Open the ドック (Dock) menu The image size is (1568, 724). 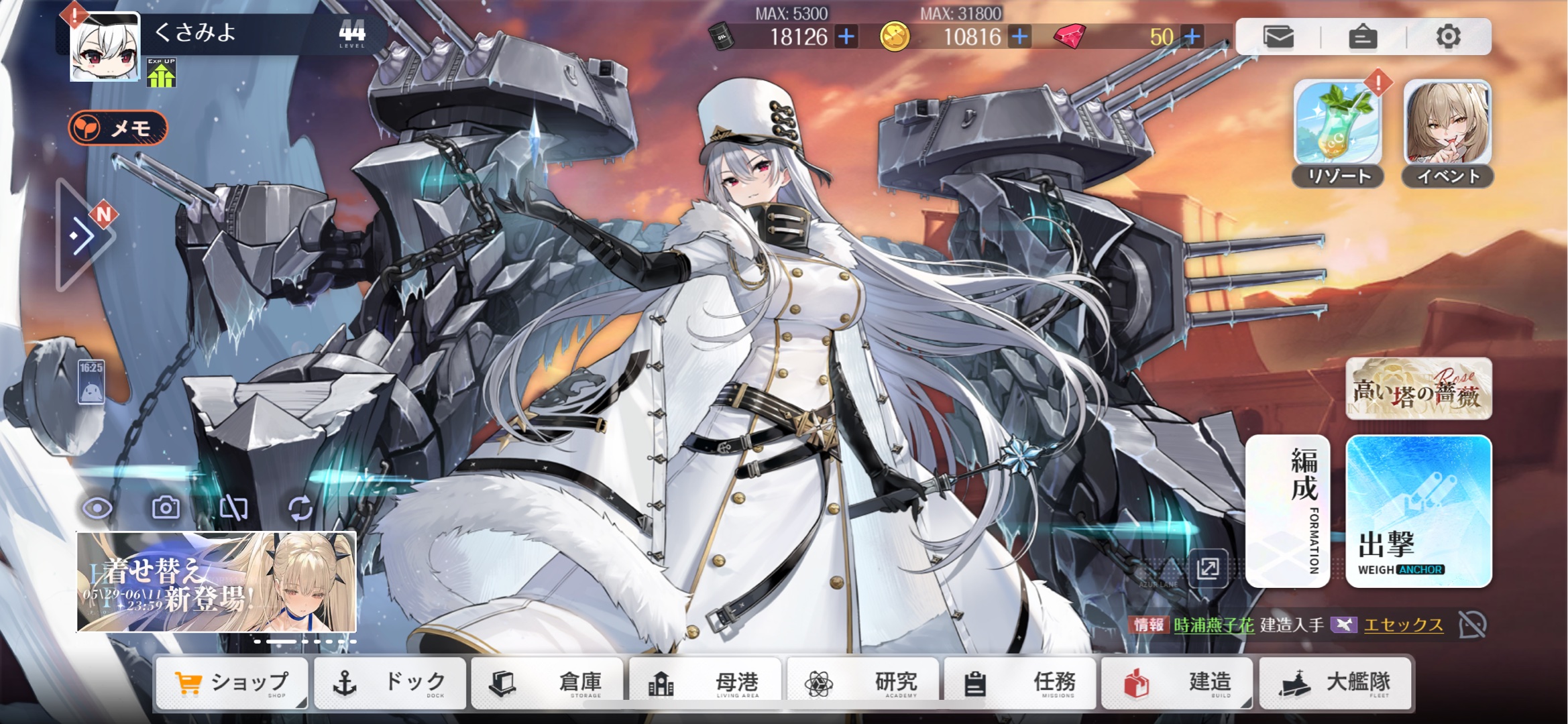[390, 683]
